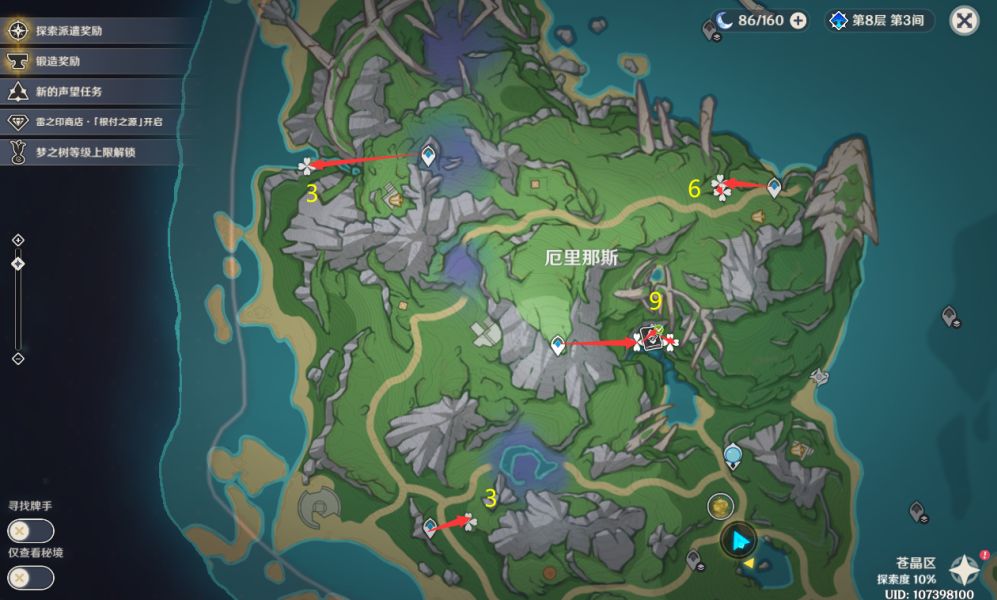The width and height of the screenshot is (997, 600).
Task: Zoom out with the map slider minus button
Action: (x=18, y=358)
